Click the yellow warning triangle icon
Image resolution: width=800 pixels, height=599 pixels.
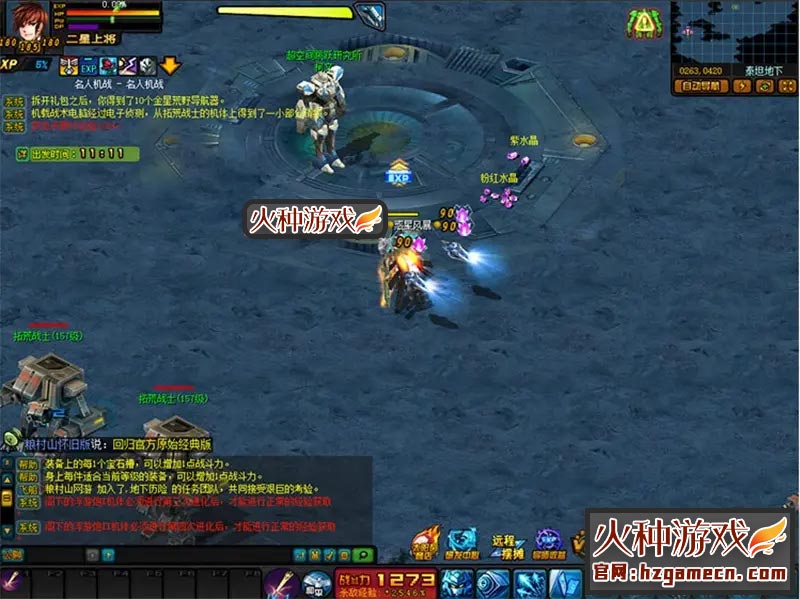643,21
